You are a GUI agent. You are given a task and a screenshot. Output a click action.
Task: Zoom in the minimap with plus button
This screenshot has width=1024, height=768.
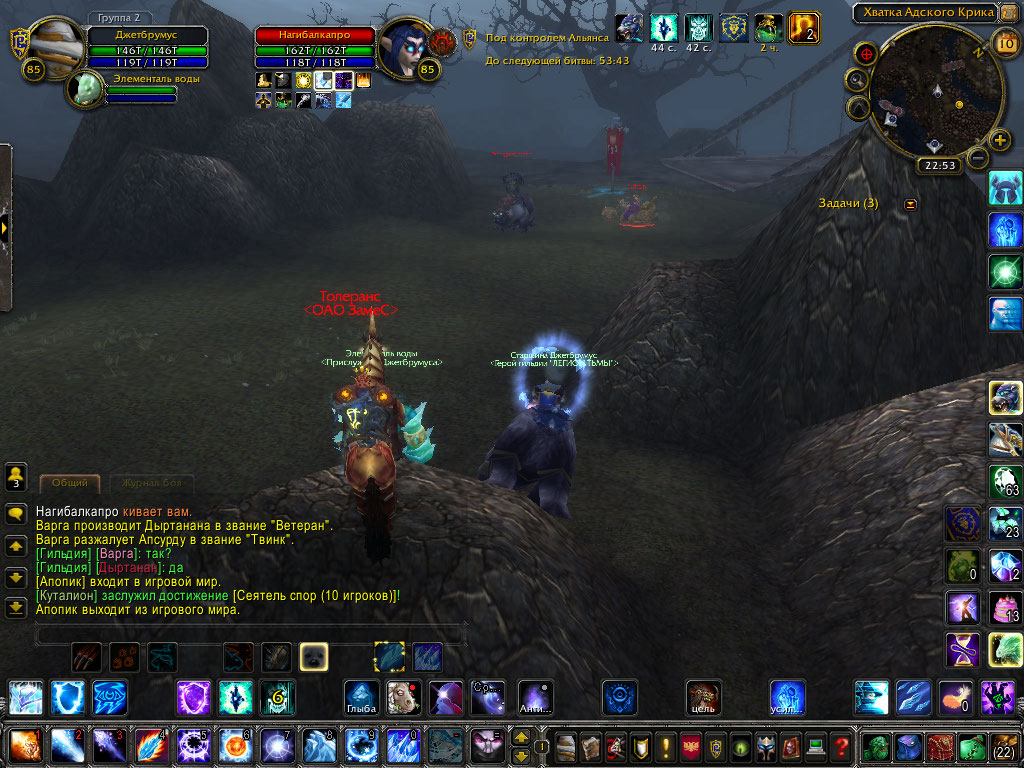tap(999, 140)
